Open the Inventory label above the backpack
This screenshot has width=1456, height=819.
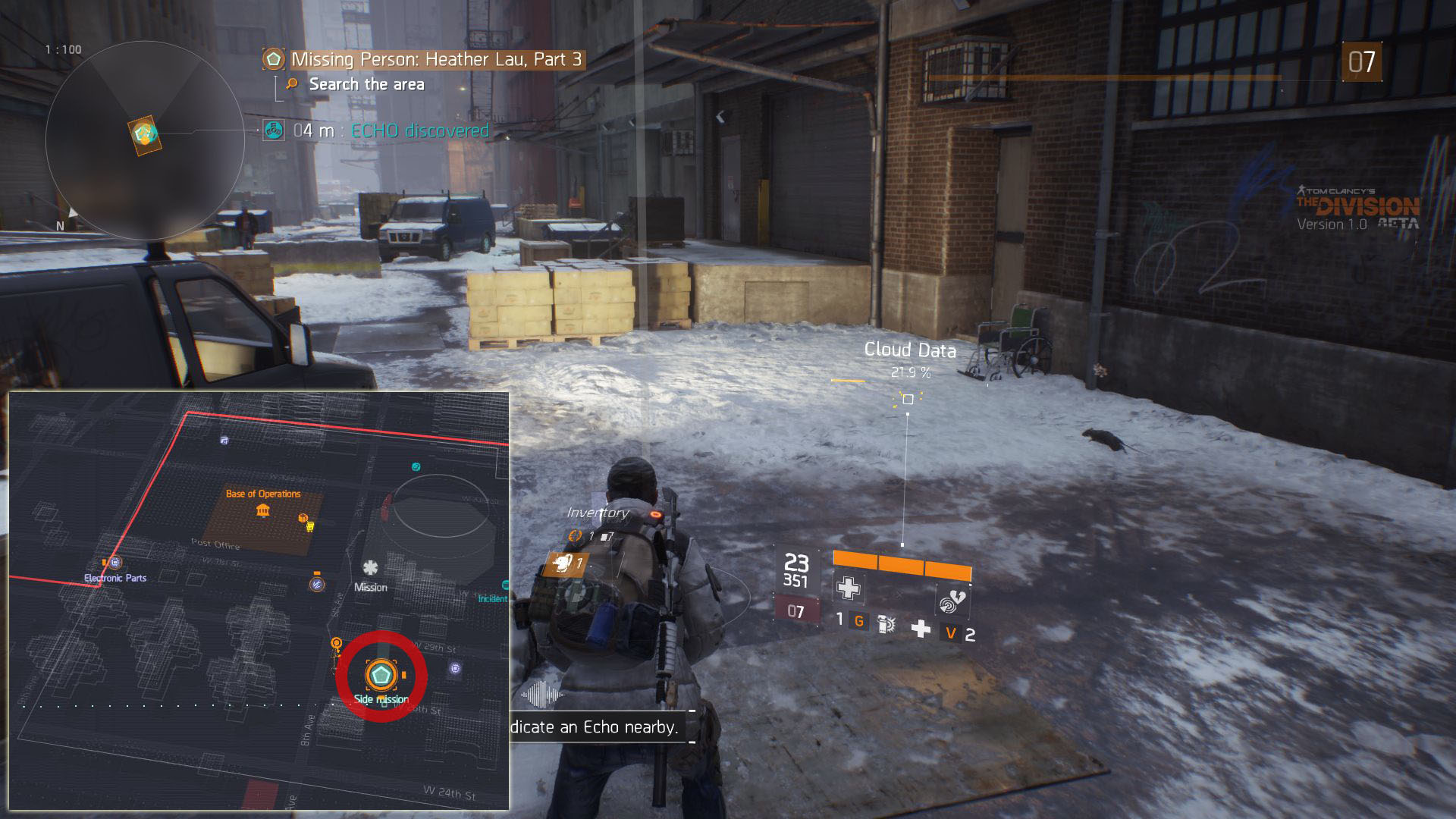click(x=598, y=513)
